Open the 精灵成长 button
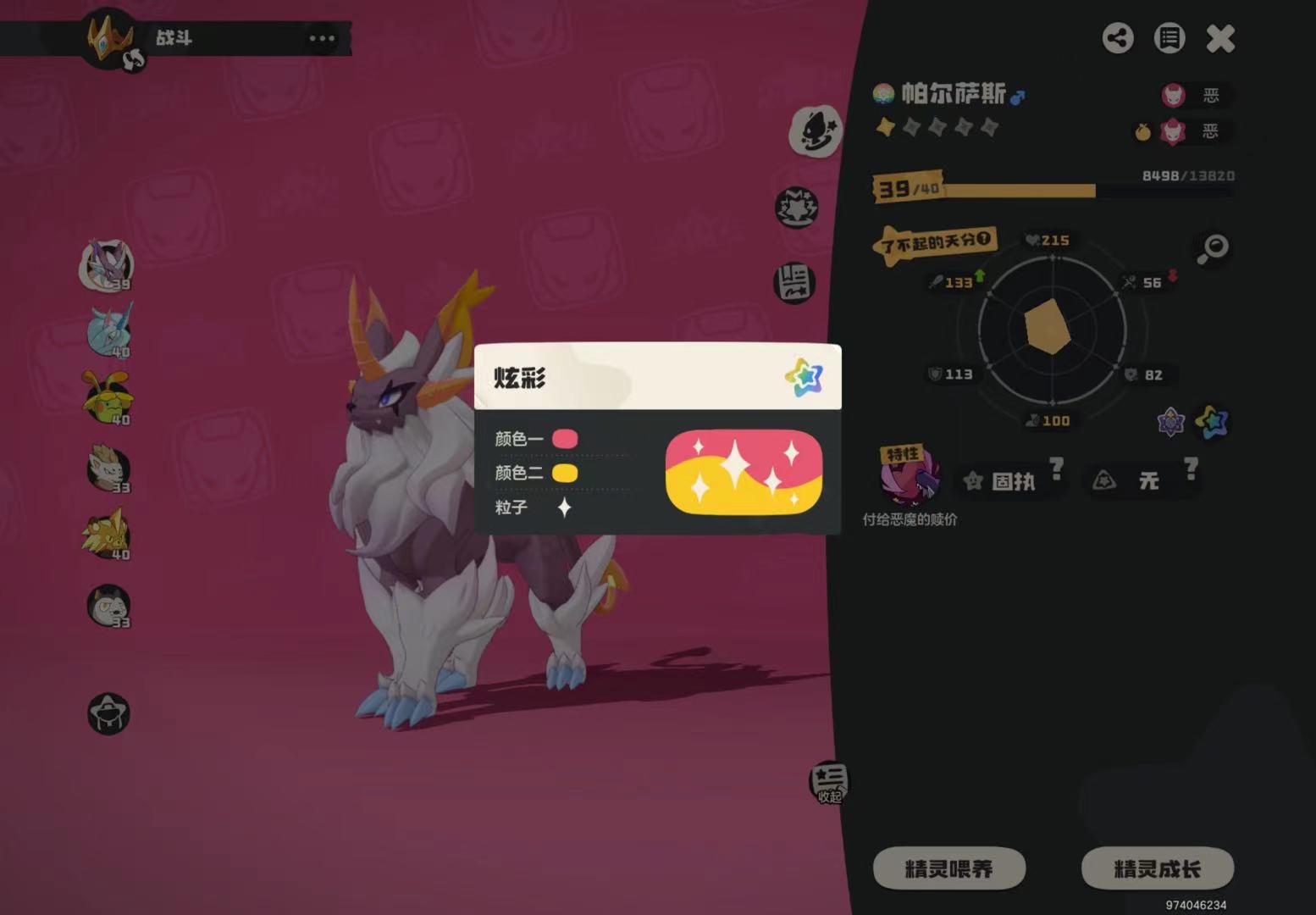This screenshot has width=1316, height=915. point(1157,868)
